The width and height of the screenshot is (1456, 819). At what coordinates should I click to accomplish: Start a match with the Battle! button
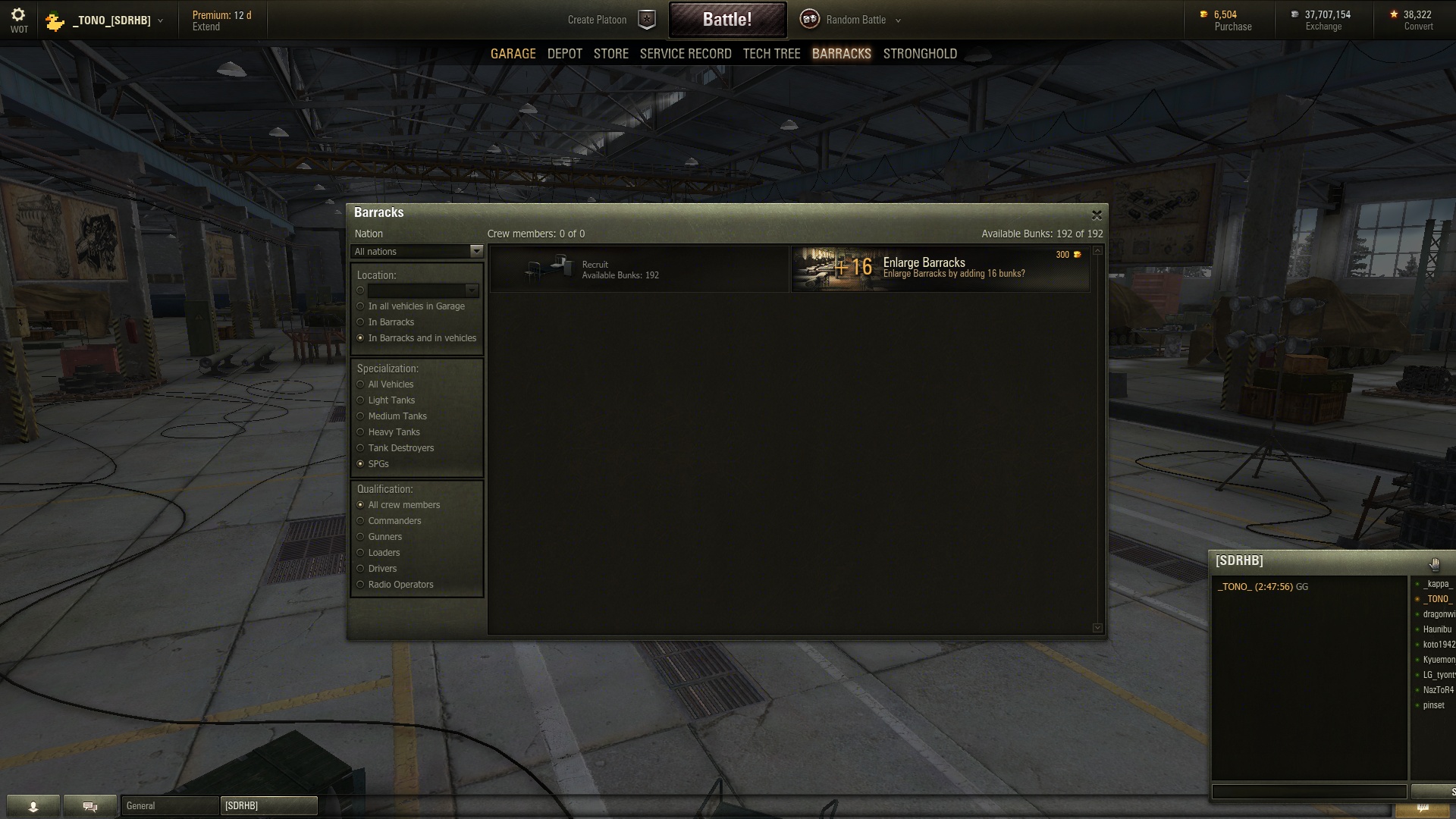tap(726, 20)
